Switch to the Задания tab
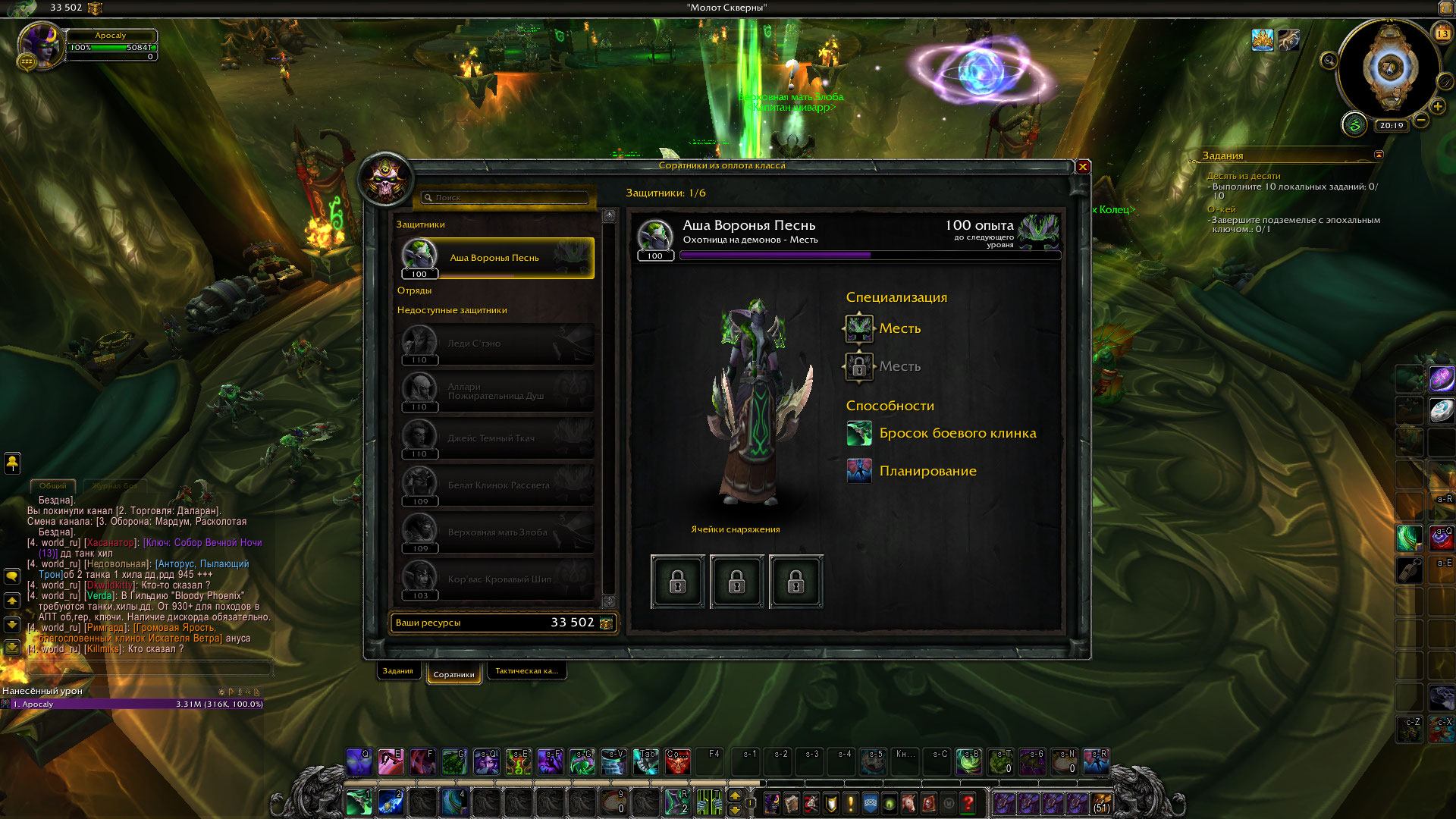Screen dimensions: 1456x819 coord(398,671)
